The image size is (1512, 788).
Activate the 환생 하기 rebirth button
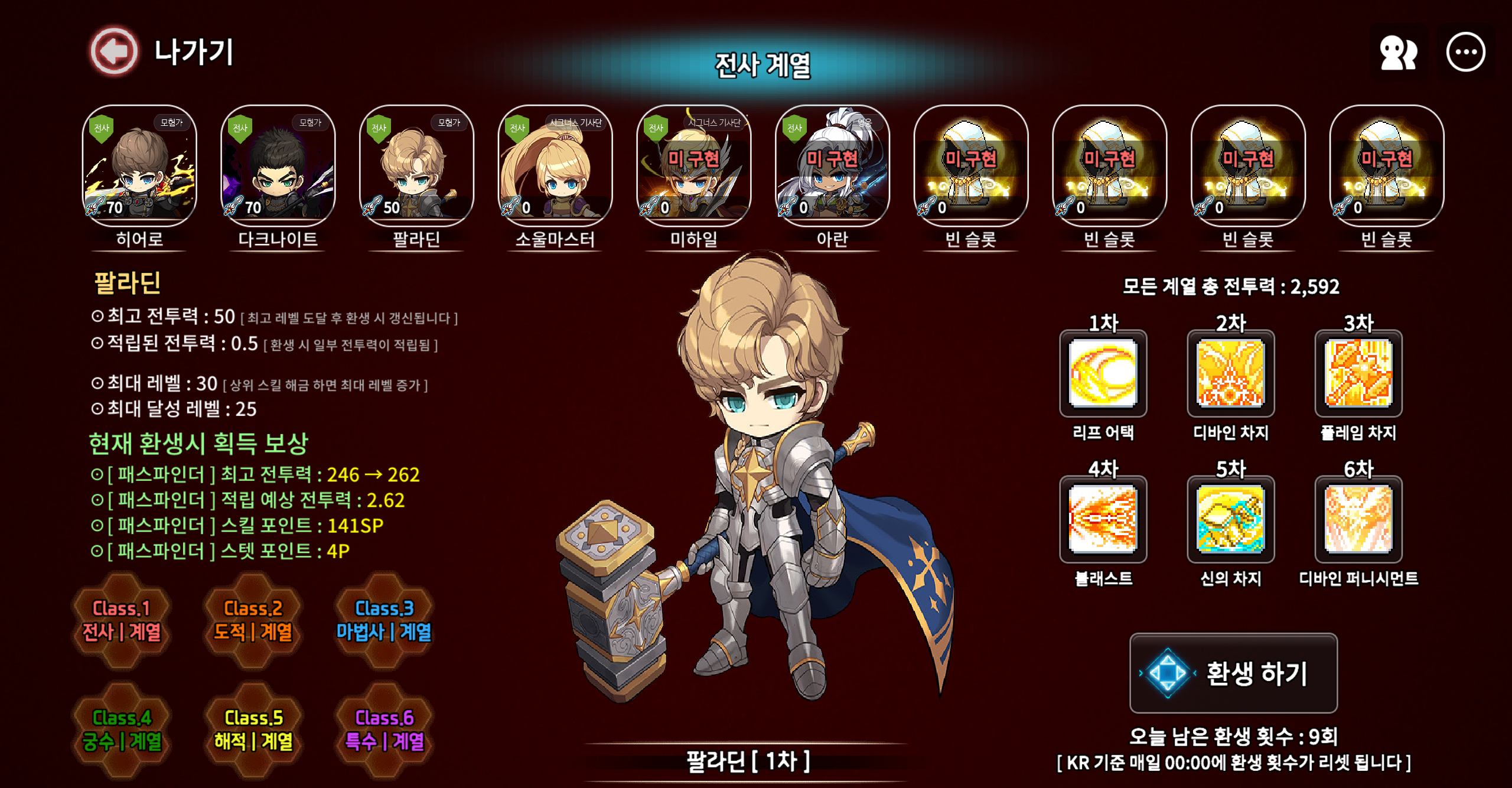1233,673
